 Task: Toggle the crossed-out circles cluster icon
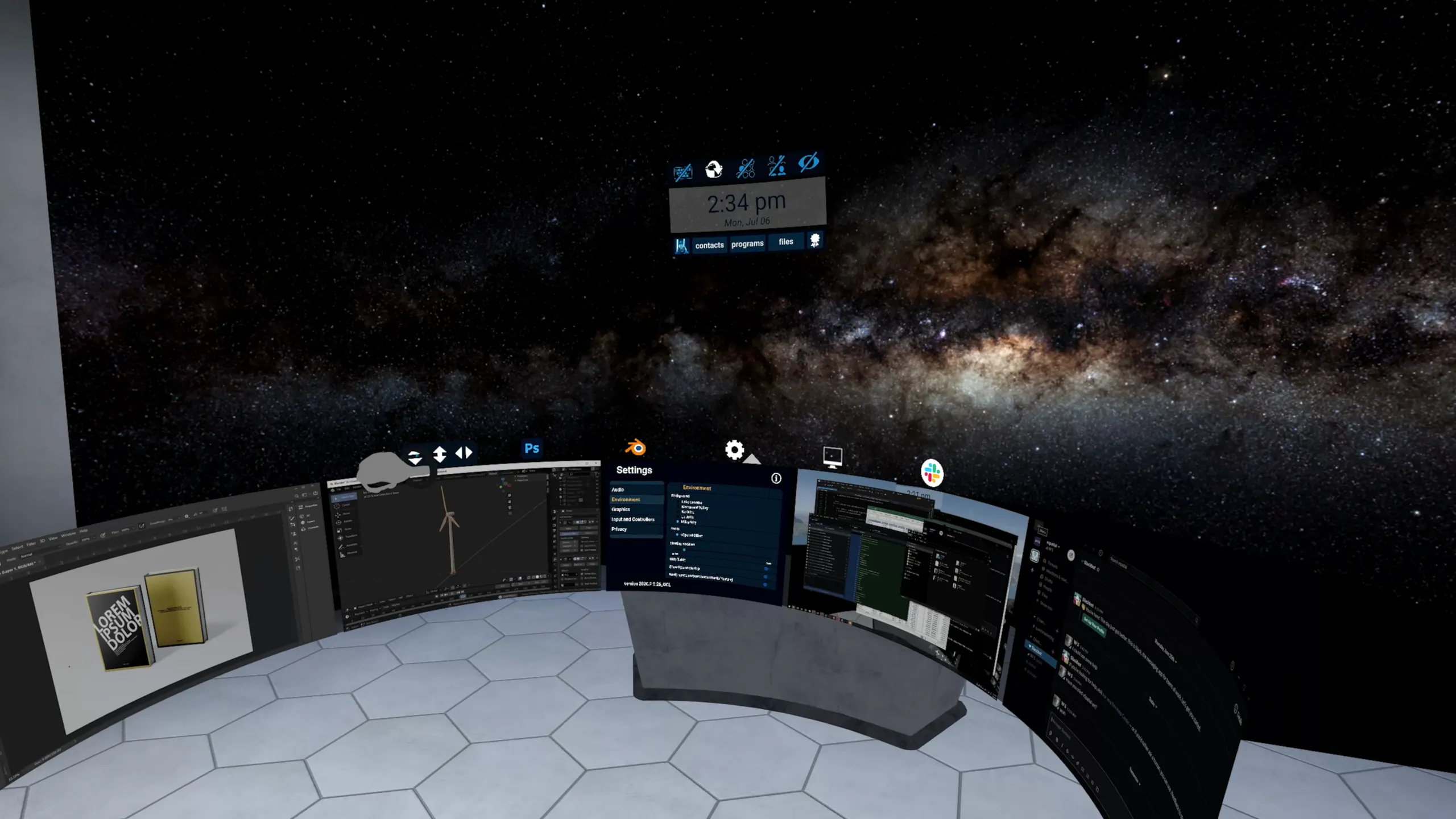click(746, 168)
